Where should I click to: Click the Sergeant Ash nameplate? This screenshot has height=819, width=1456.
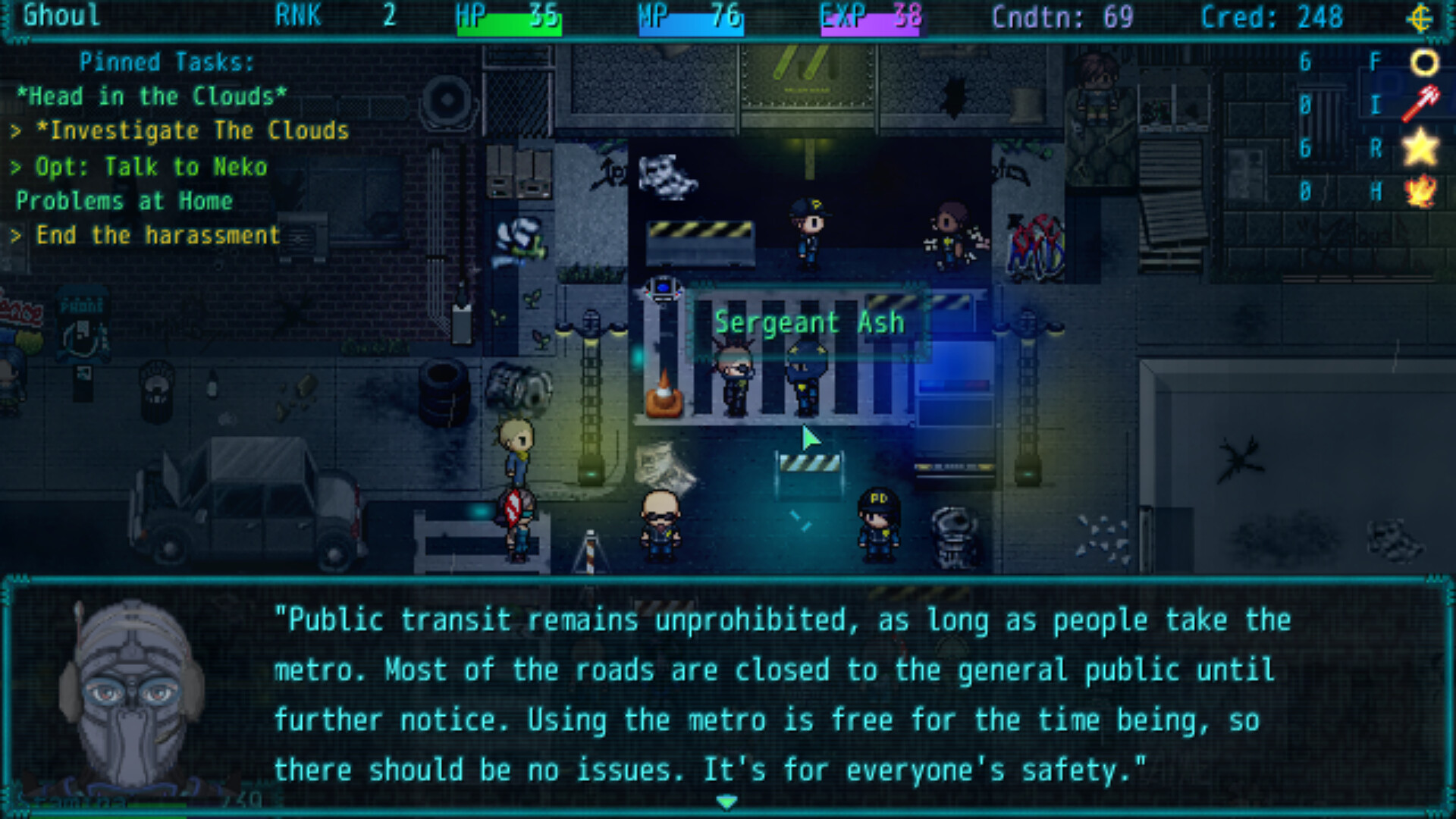[808, 322]
